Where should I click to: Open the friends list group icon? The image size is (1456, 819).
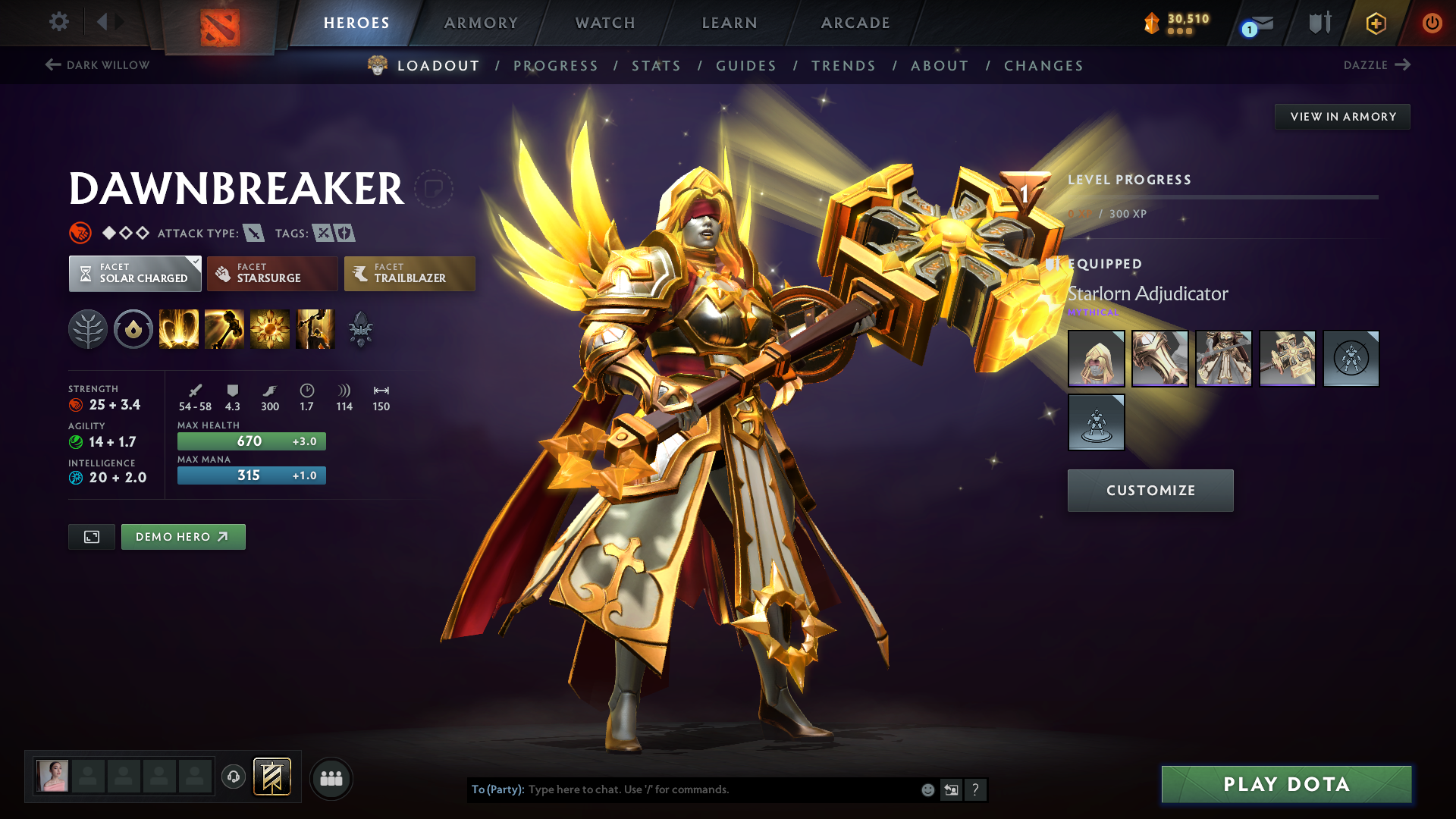click(x=331, y=777)
